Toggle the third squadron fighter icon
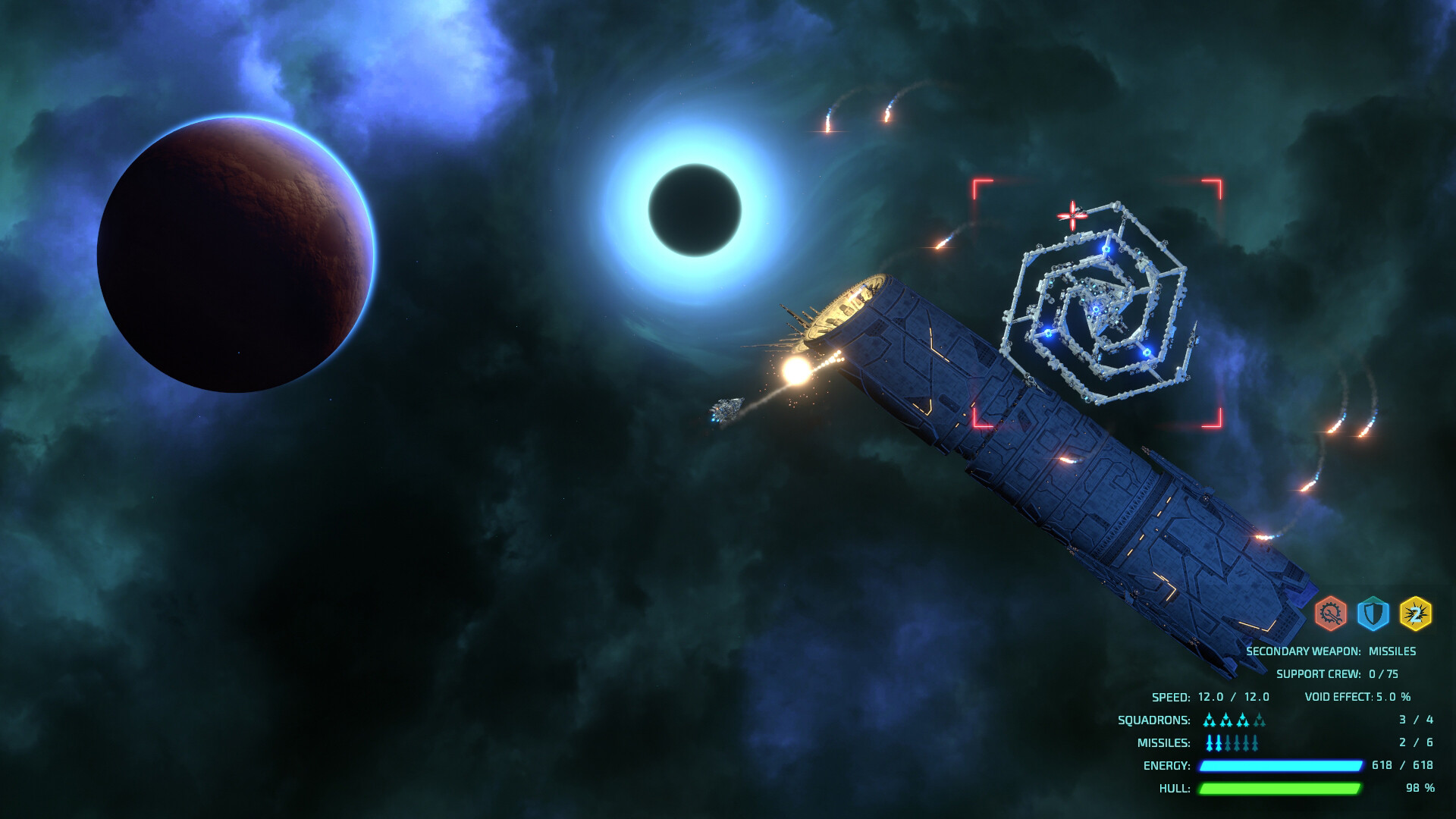The image size is (1456, 819). click(1241, 721)
